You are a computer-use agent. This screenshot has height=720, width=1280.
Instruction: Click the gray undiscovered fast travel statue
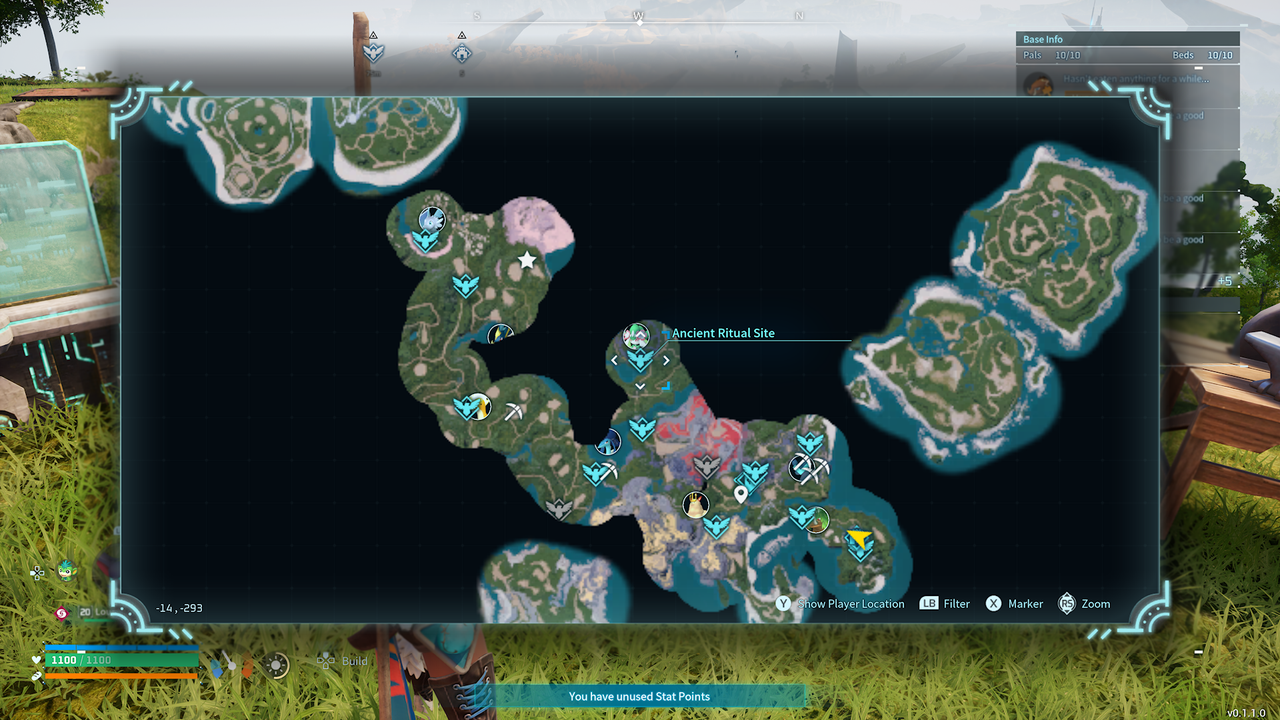pos(705,466)
